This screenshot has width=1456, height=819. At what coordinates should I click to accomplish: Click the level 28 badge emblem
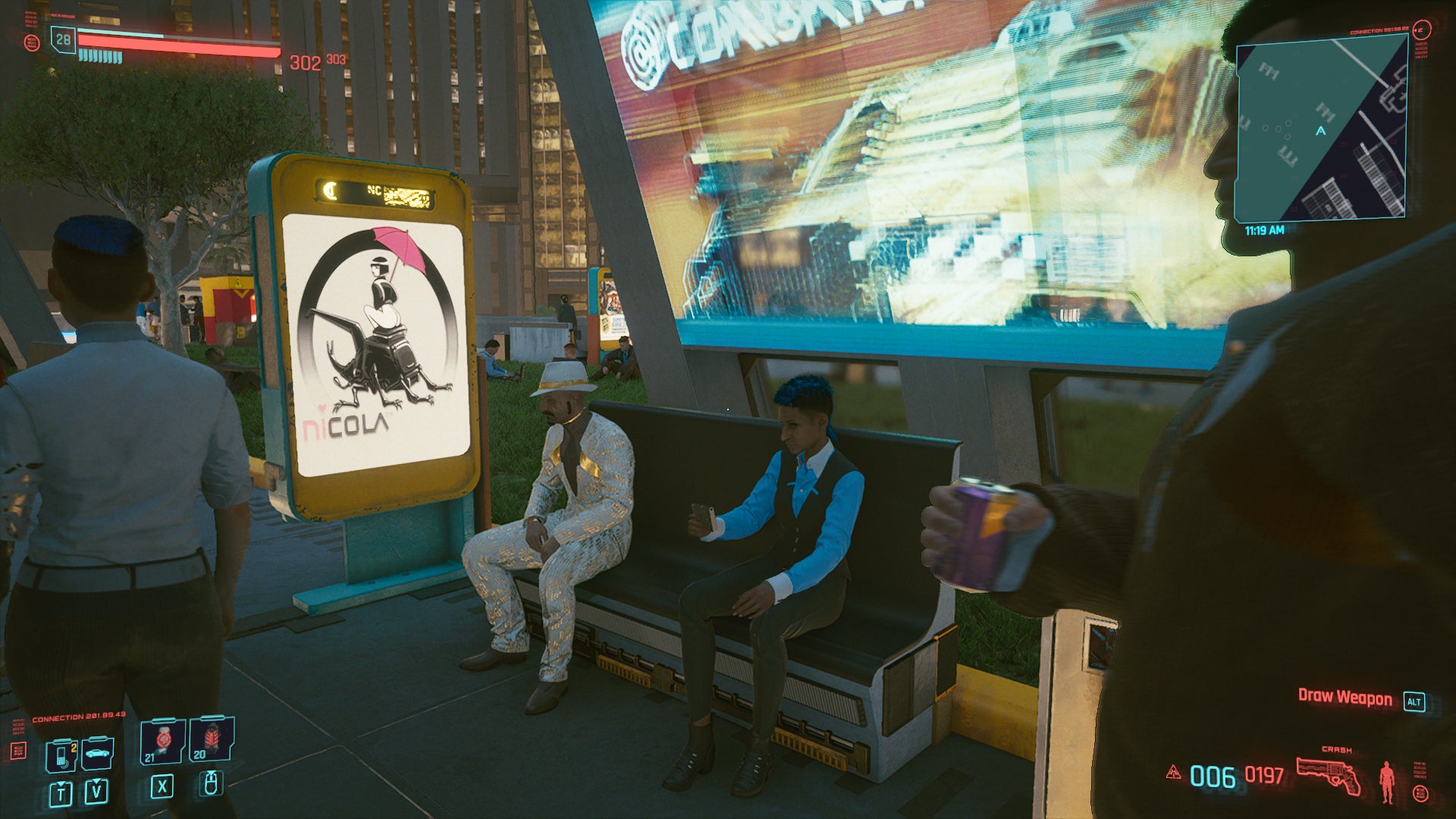coord(62,40)
